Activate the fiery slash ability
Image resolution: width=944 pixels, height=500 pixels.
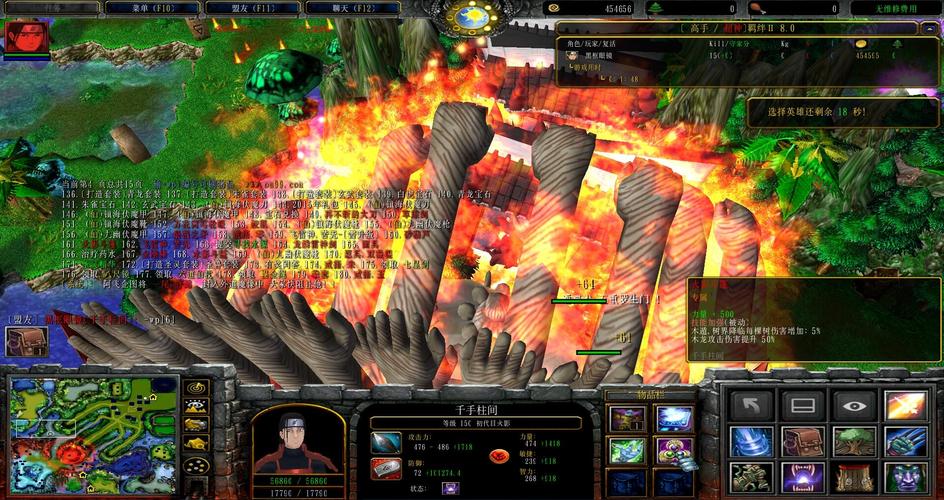[x=904, y=405]
